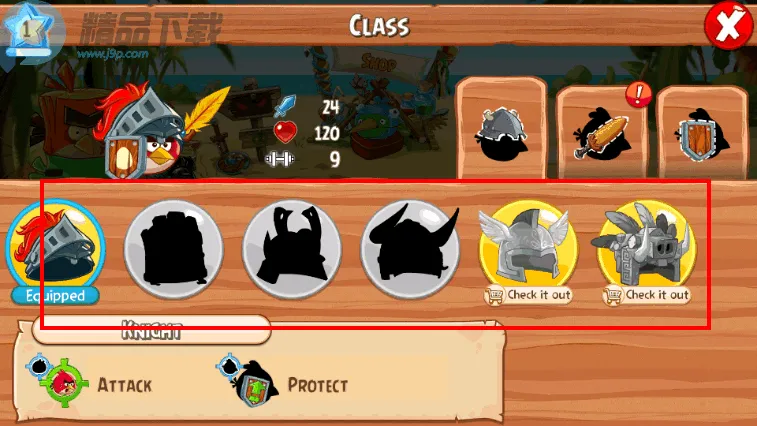The image size is (757, 426).
Task: Choose the winged silver helmet class
Action: click(528, 244)
